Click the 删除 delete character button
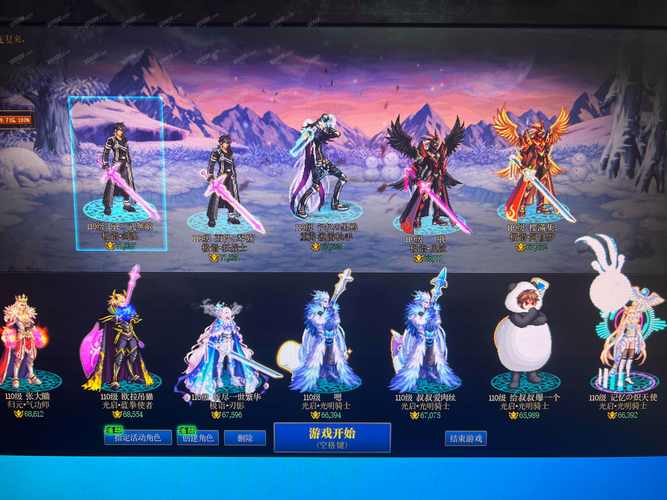This screenshot has height=500, width=667. [x=244, y=438]
